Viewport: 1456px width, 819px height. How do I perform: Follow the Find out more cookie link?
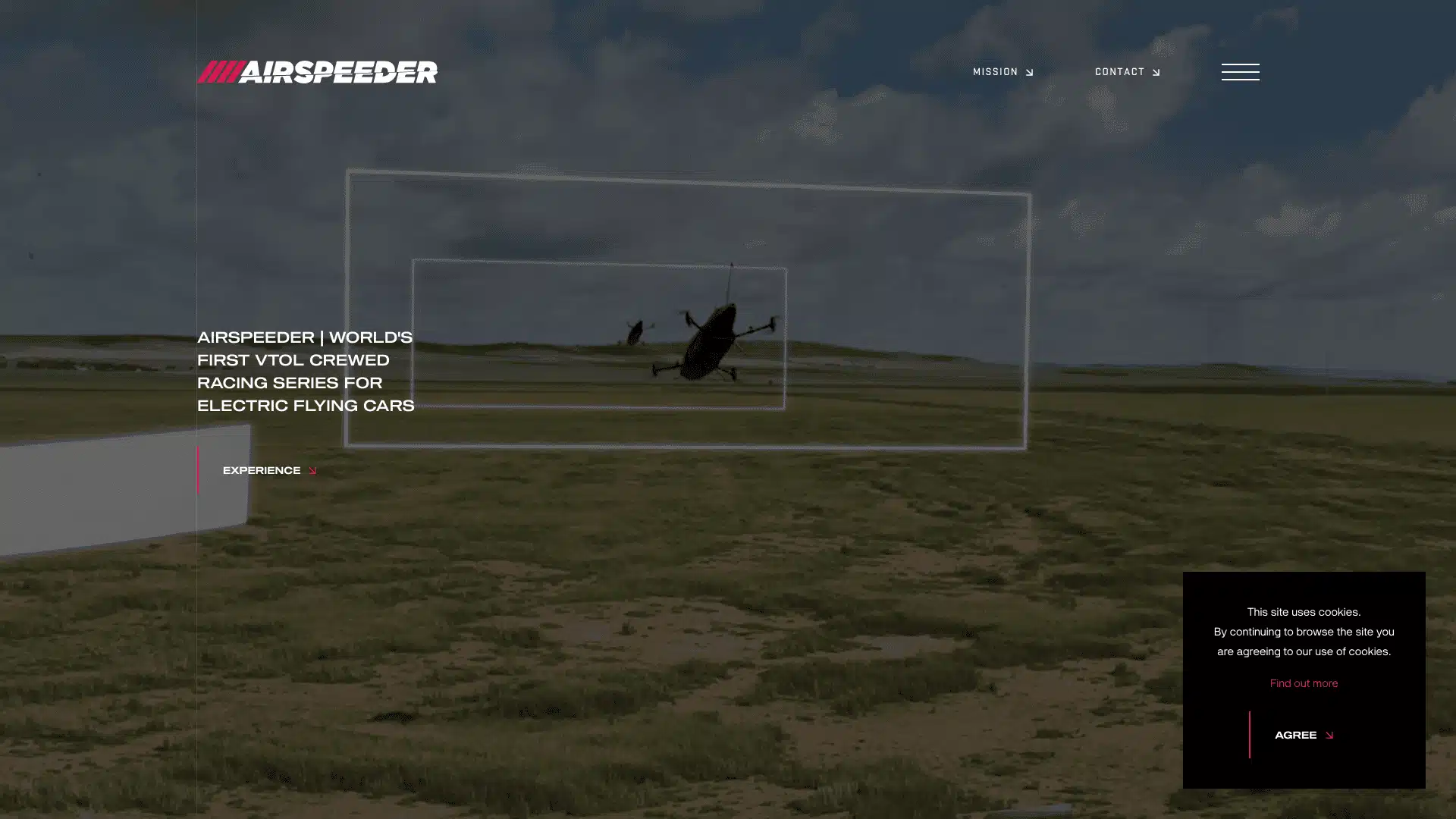point(1304,683)
